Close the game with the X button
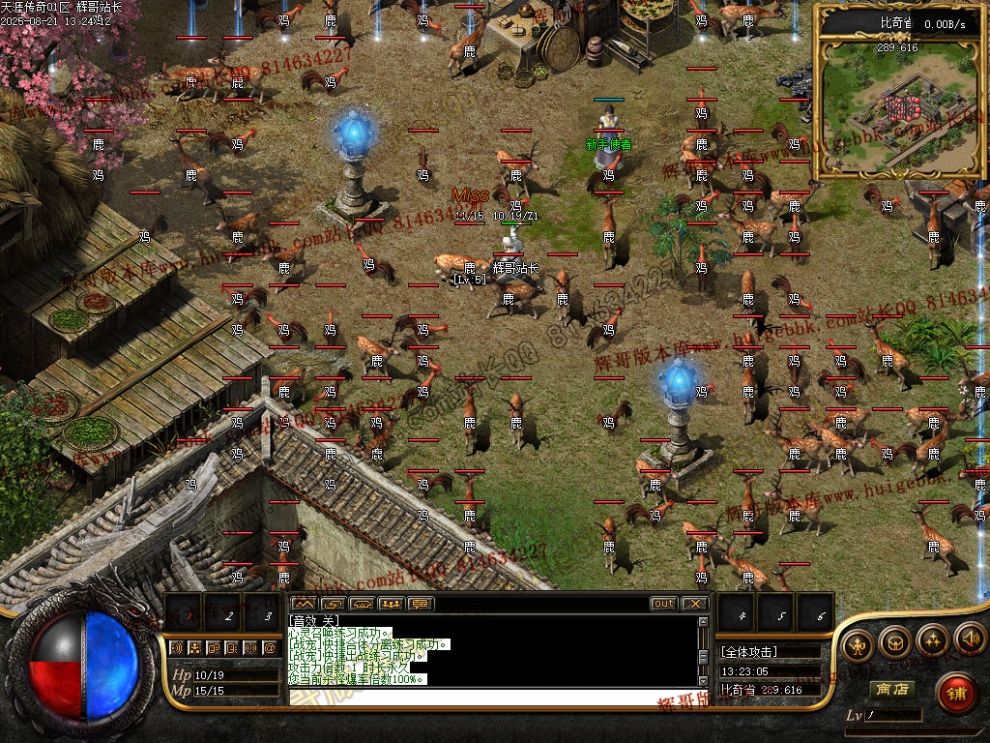Viewport: 990px width, 743px height. pos(694,604)
